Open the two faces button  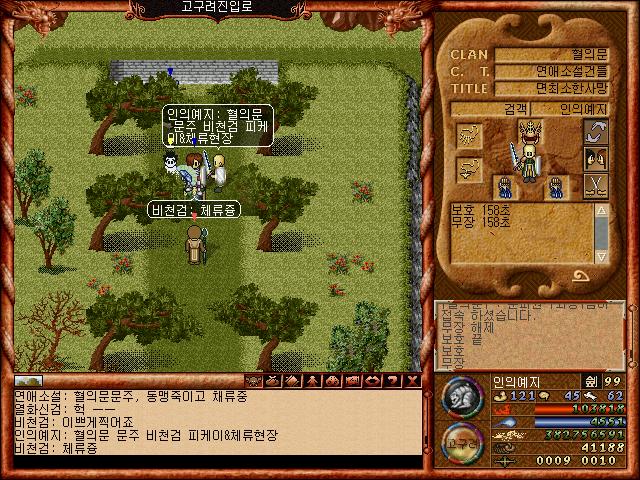click(x=596, y=159)
